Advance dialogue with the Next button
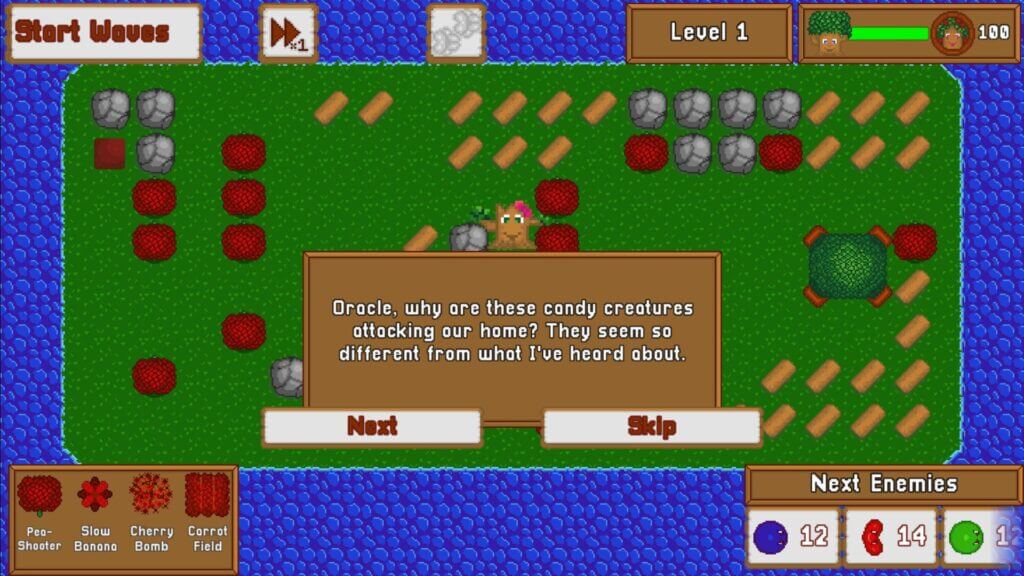This screenshot has height=576, width=1024. pyautogui.click(x=372, y=426)
